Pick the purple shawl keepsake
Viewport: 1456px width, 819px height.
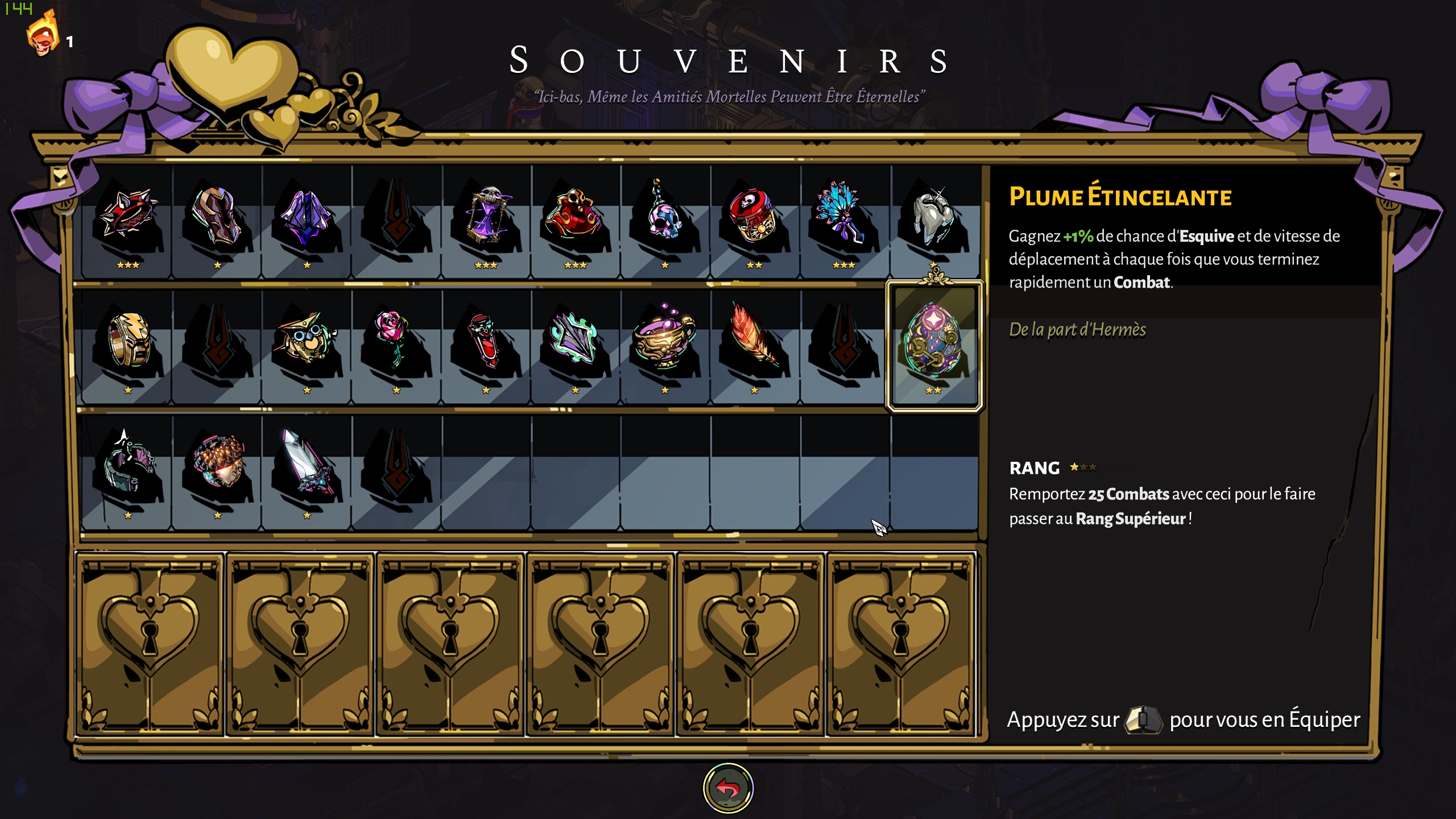(x=307, y=219)
